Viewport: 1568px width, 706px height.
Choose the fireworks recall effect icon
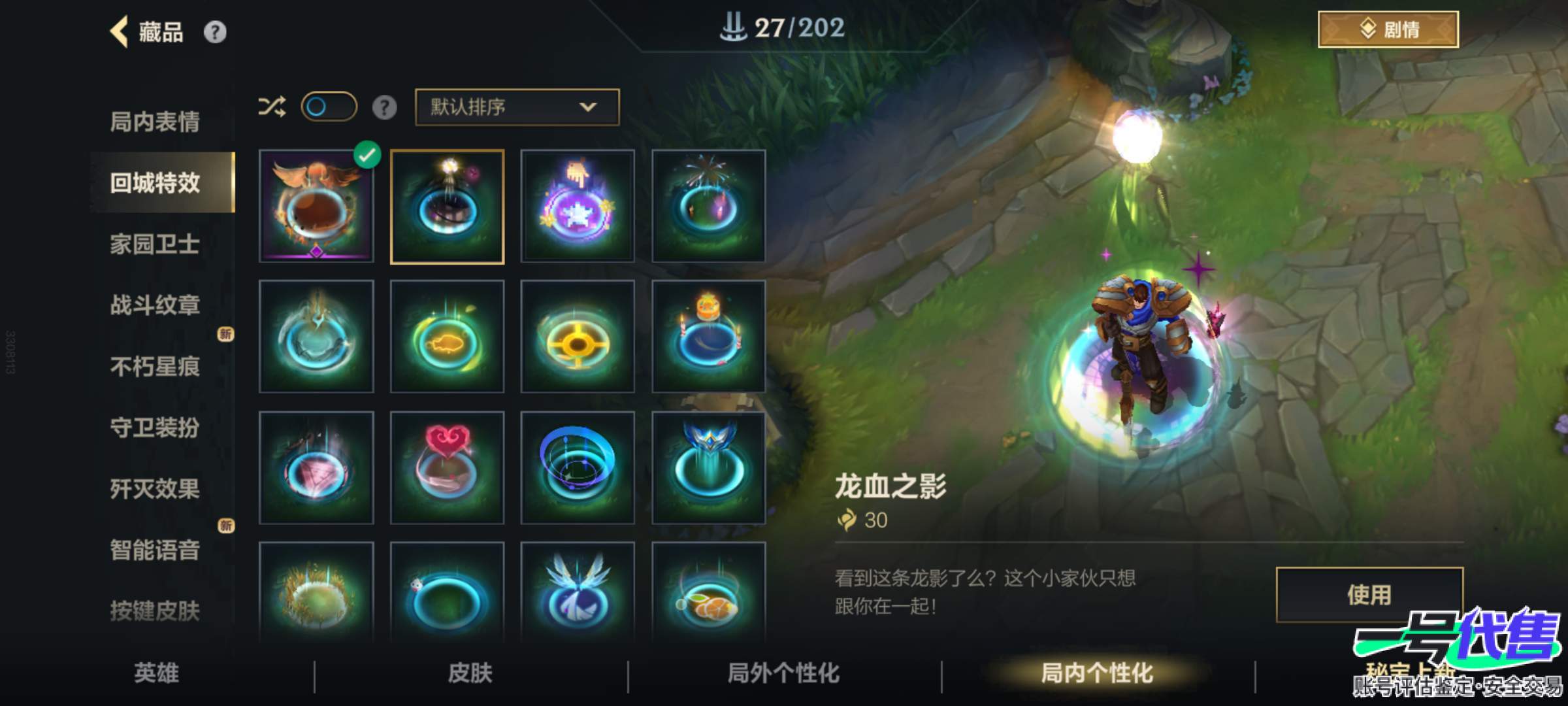(708, 206)
